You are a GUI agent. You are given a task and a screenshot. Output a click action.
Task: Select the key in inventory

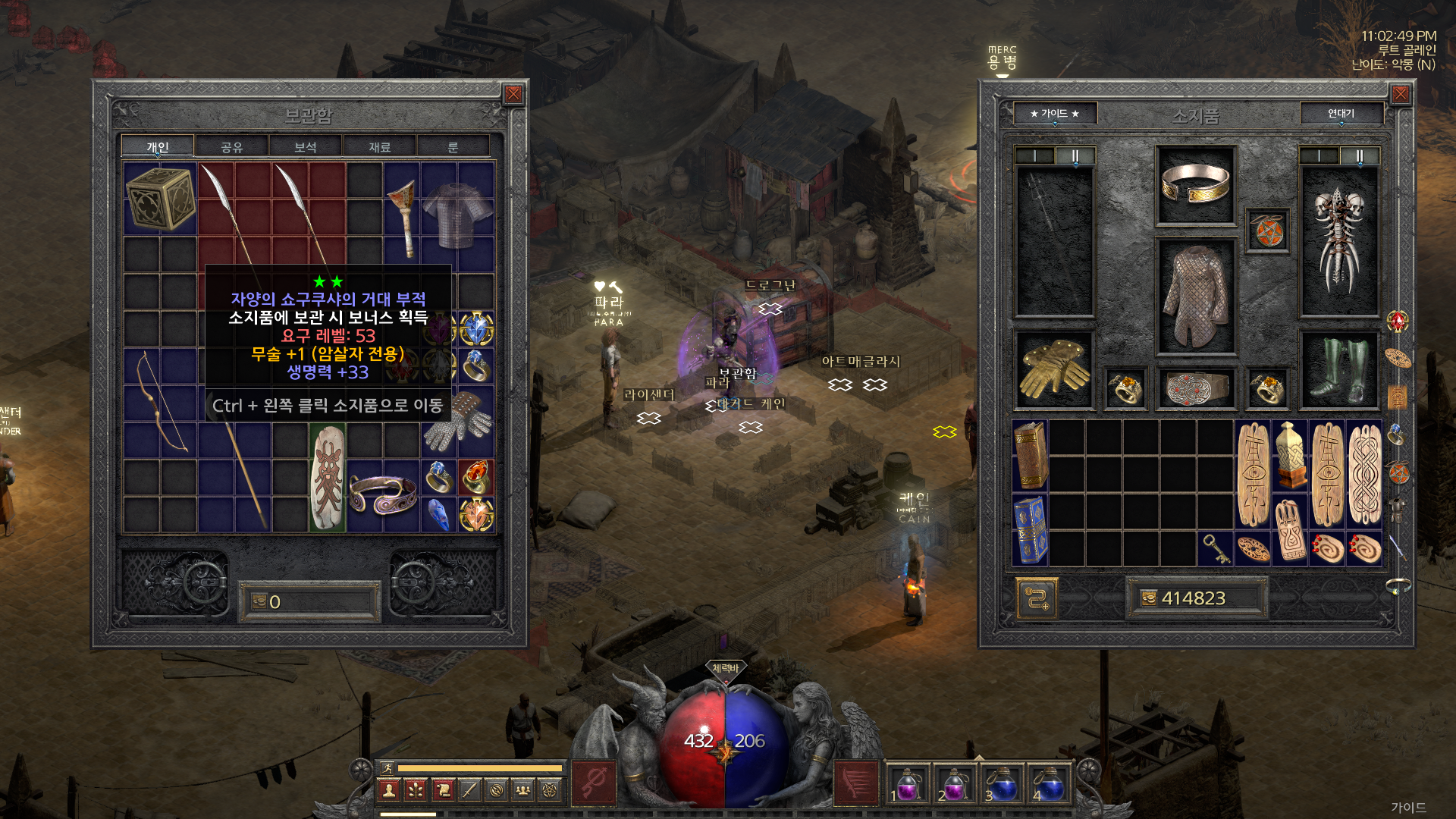click(x=1215, y=548)
